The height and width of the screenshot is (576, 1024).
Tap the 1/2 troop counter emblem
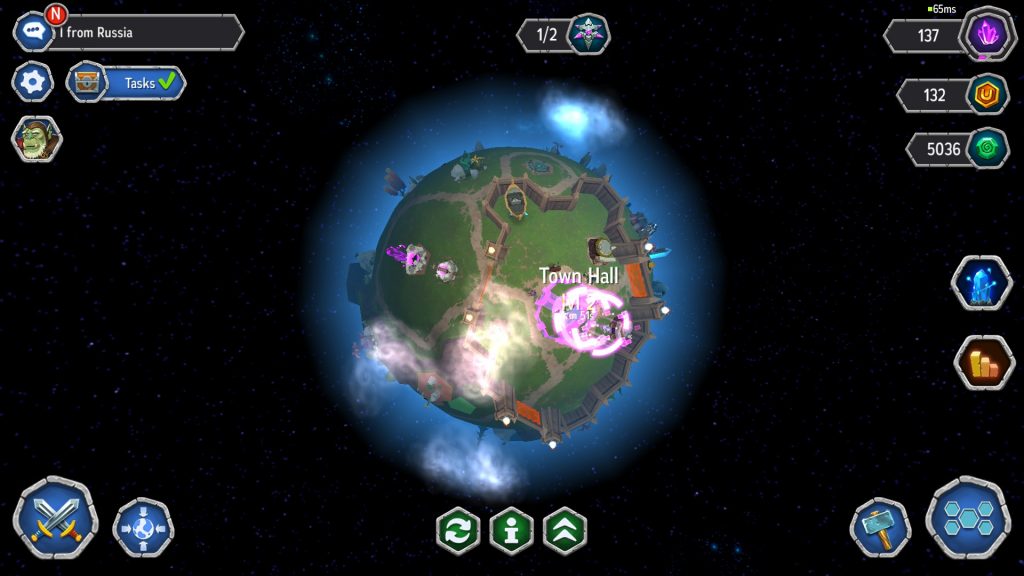click(x=588, y=34)
